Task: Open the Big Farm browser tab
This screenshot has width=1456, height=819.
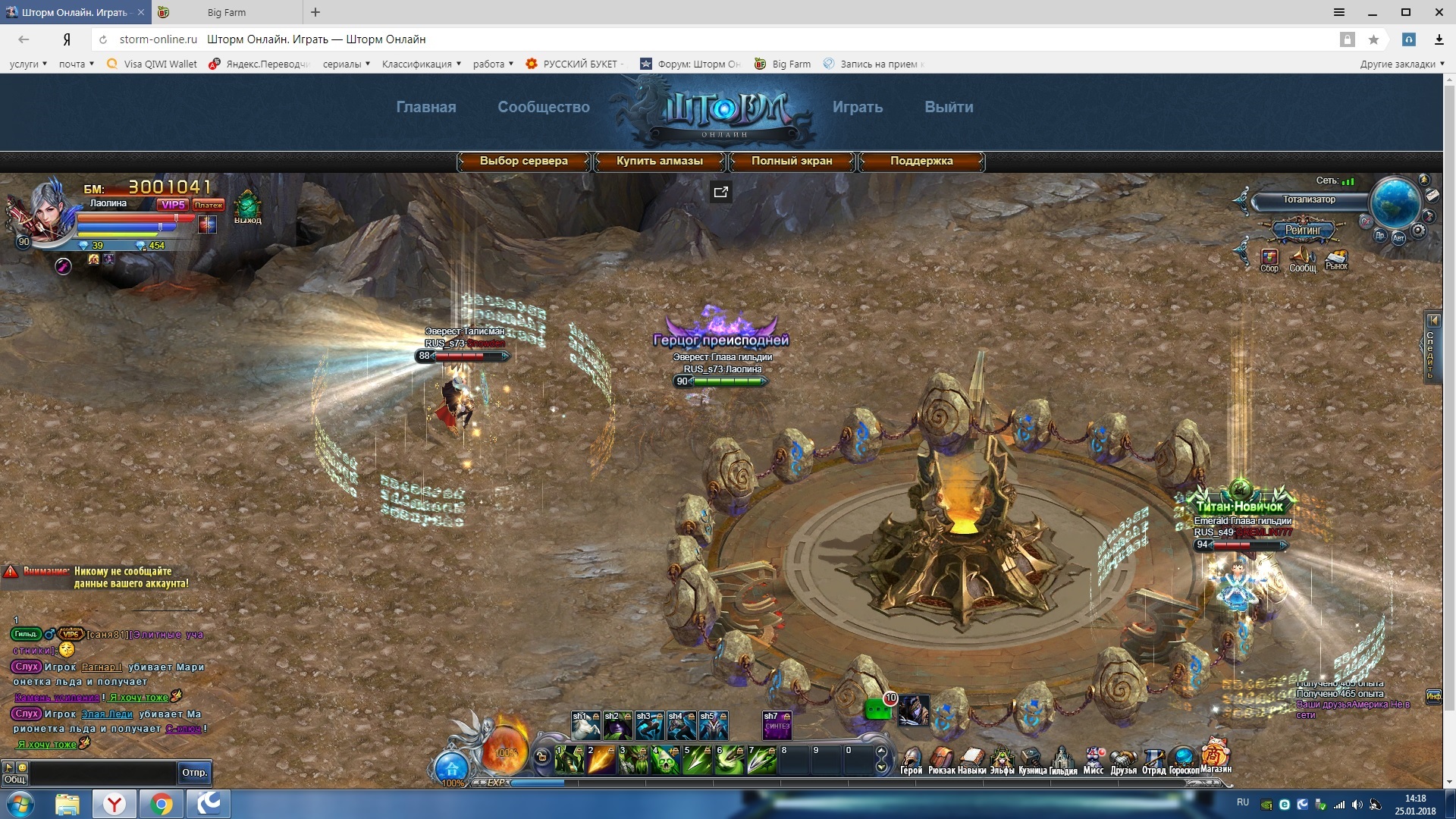Action: [x=226, y=12]
